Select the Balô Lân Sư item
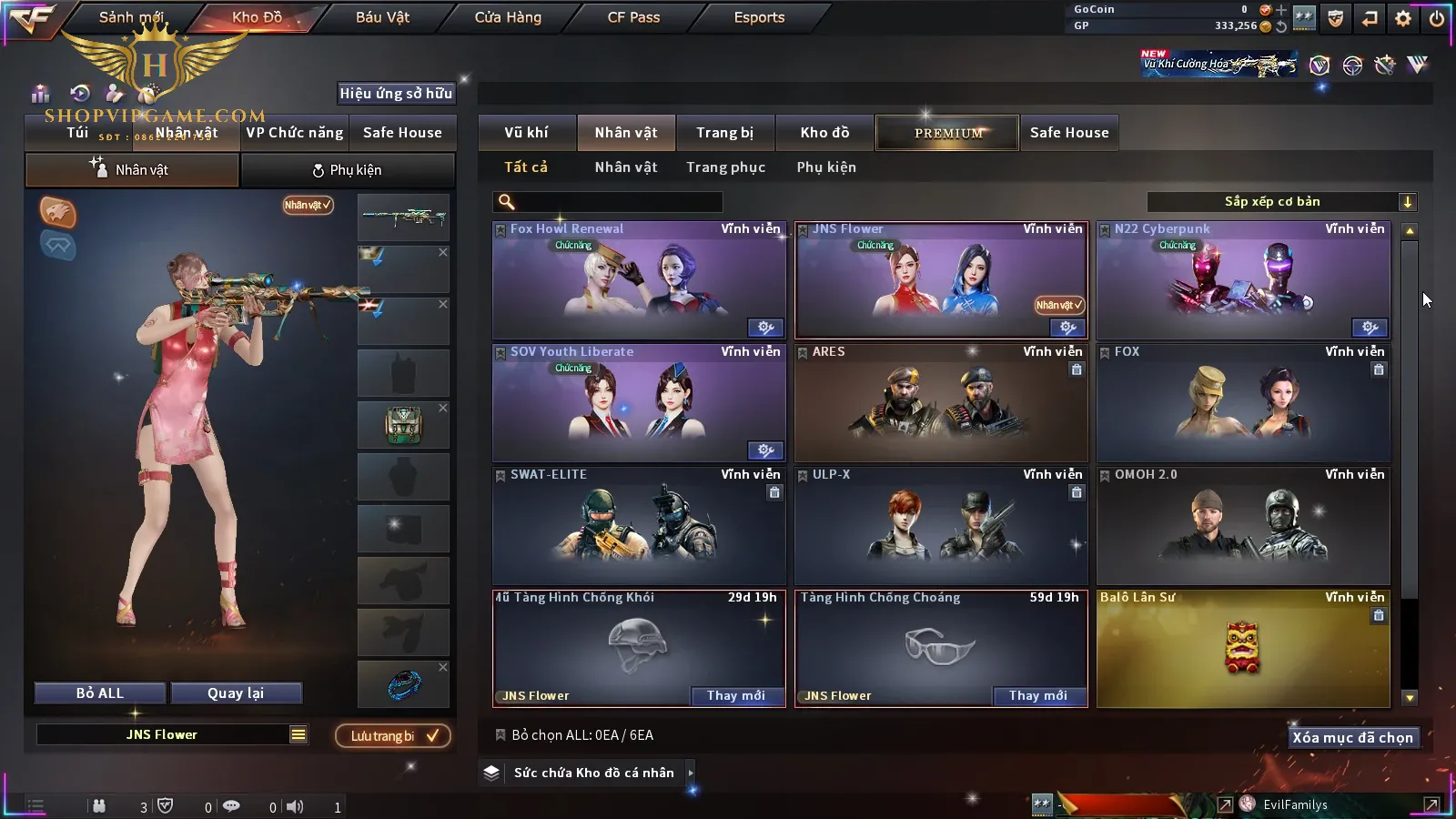The width and height of the screenshot is (1456, 819). [x=1243, y=649]
